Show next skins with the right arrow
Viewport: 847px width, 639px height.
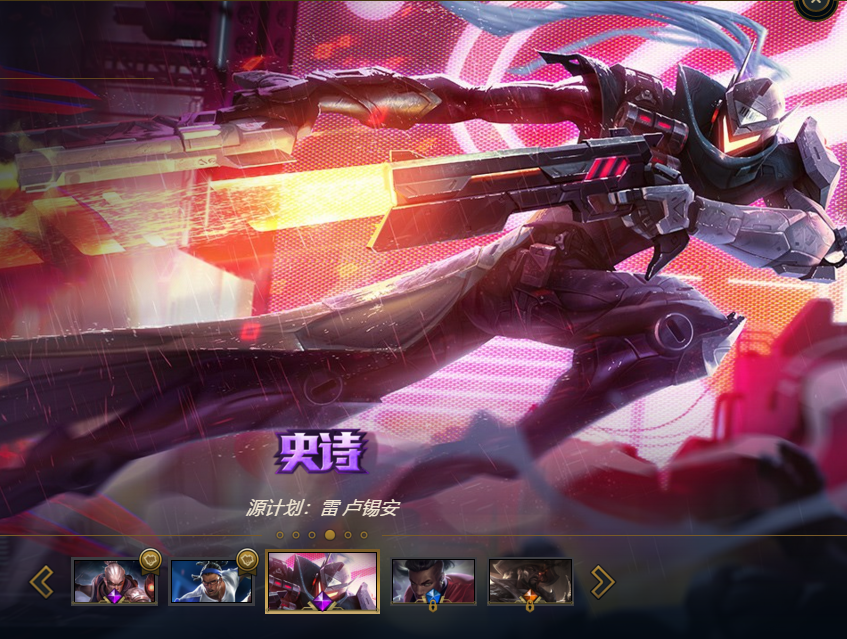coord(602,581)
